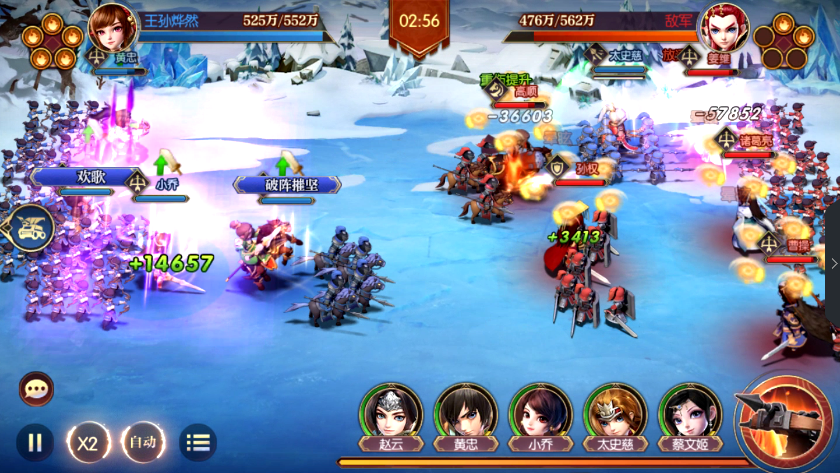The width and height of the screenshot is (840, 473).
Task: Trigger hero 小乔's skill portrait
Action: [x=540, y=412]
